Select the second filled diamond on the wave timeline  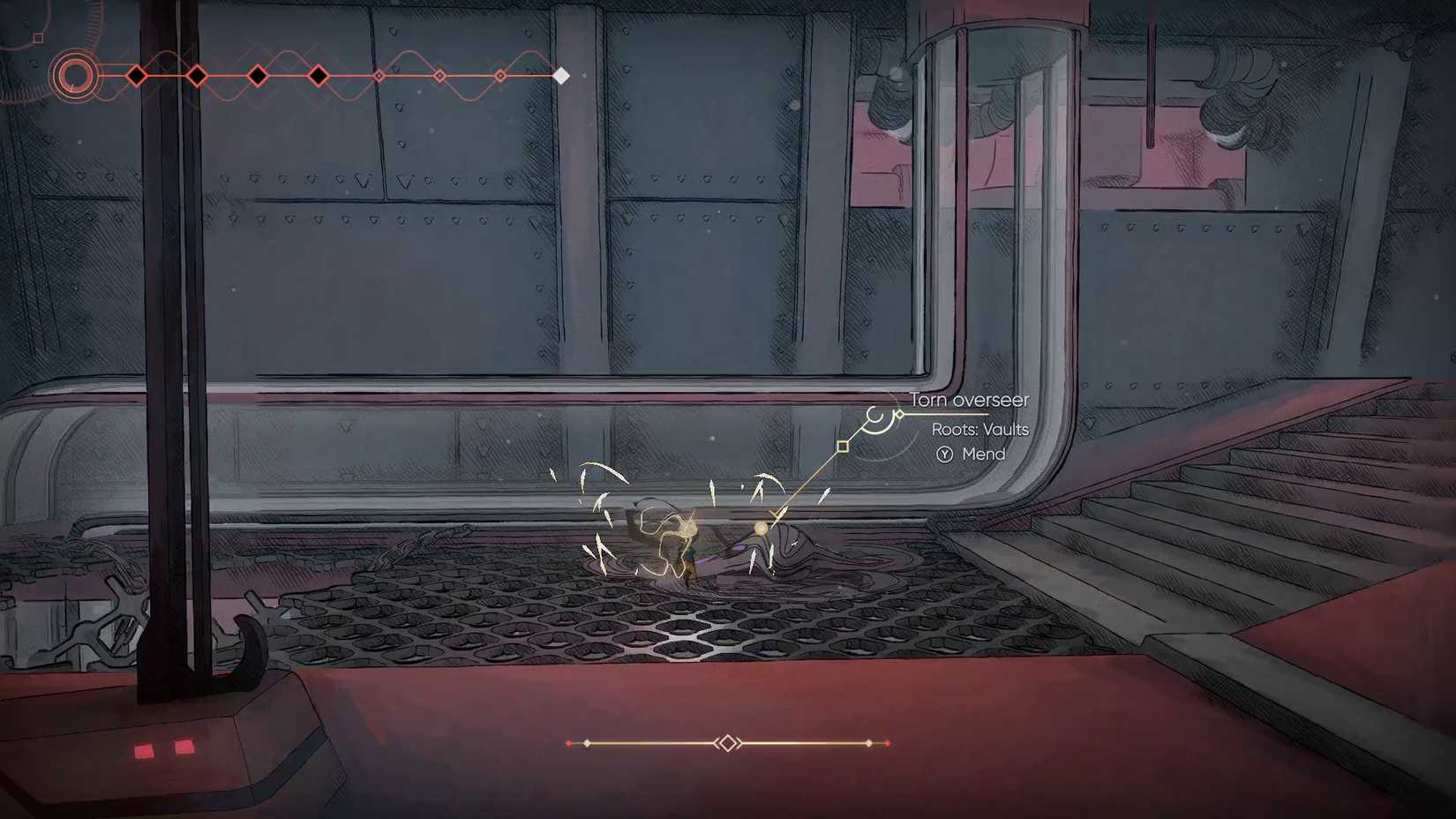[x=196, y=75]
